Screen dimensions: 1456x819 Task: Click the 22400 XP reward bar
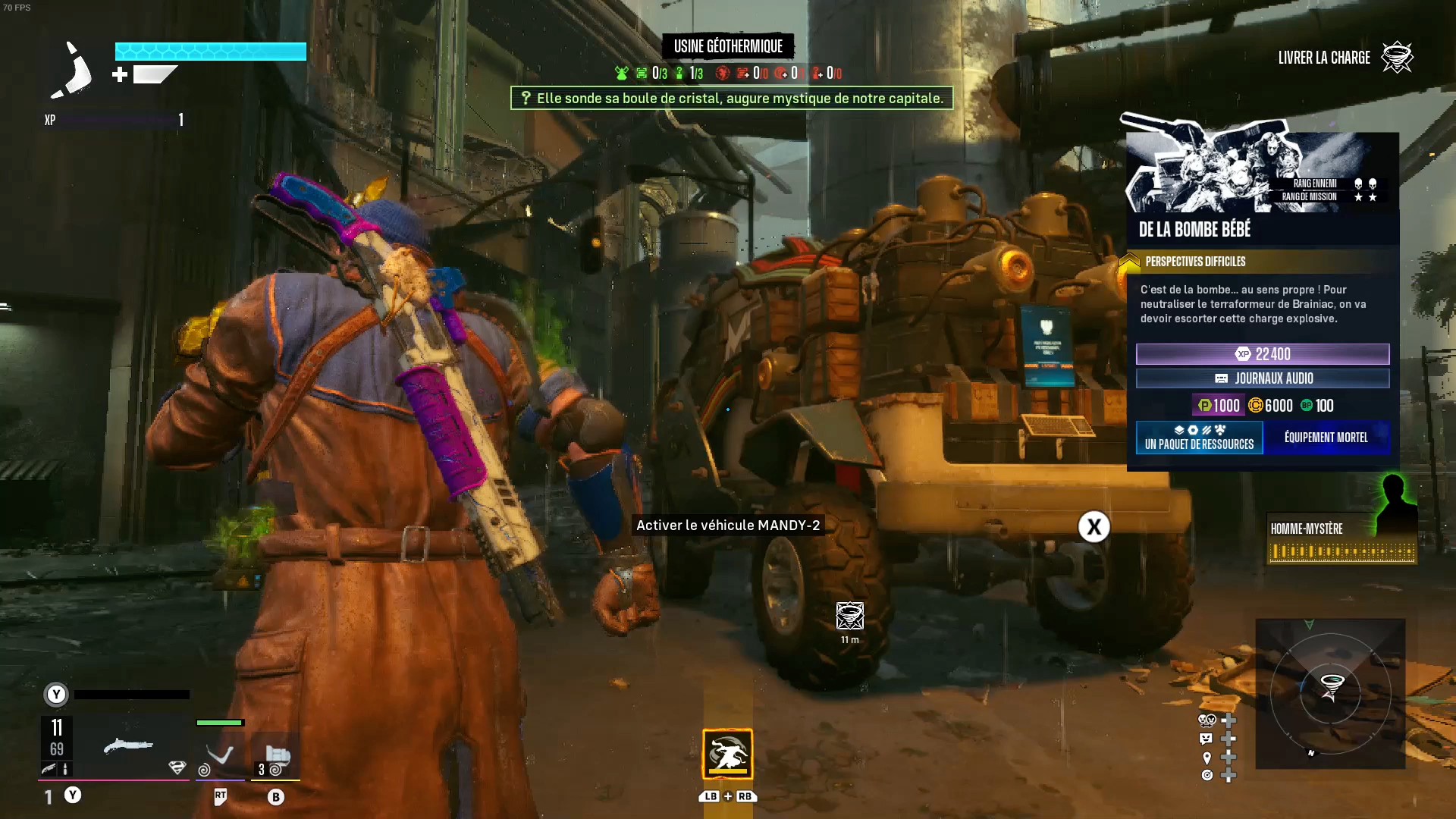pyautogui.click(x=1263, y=354)
